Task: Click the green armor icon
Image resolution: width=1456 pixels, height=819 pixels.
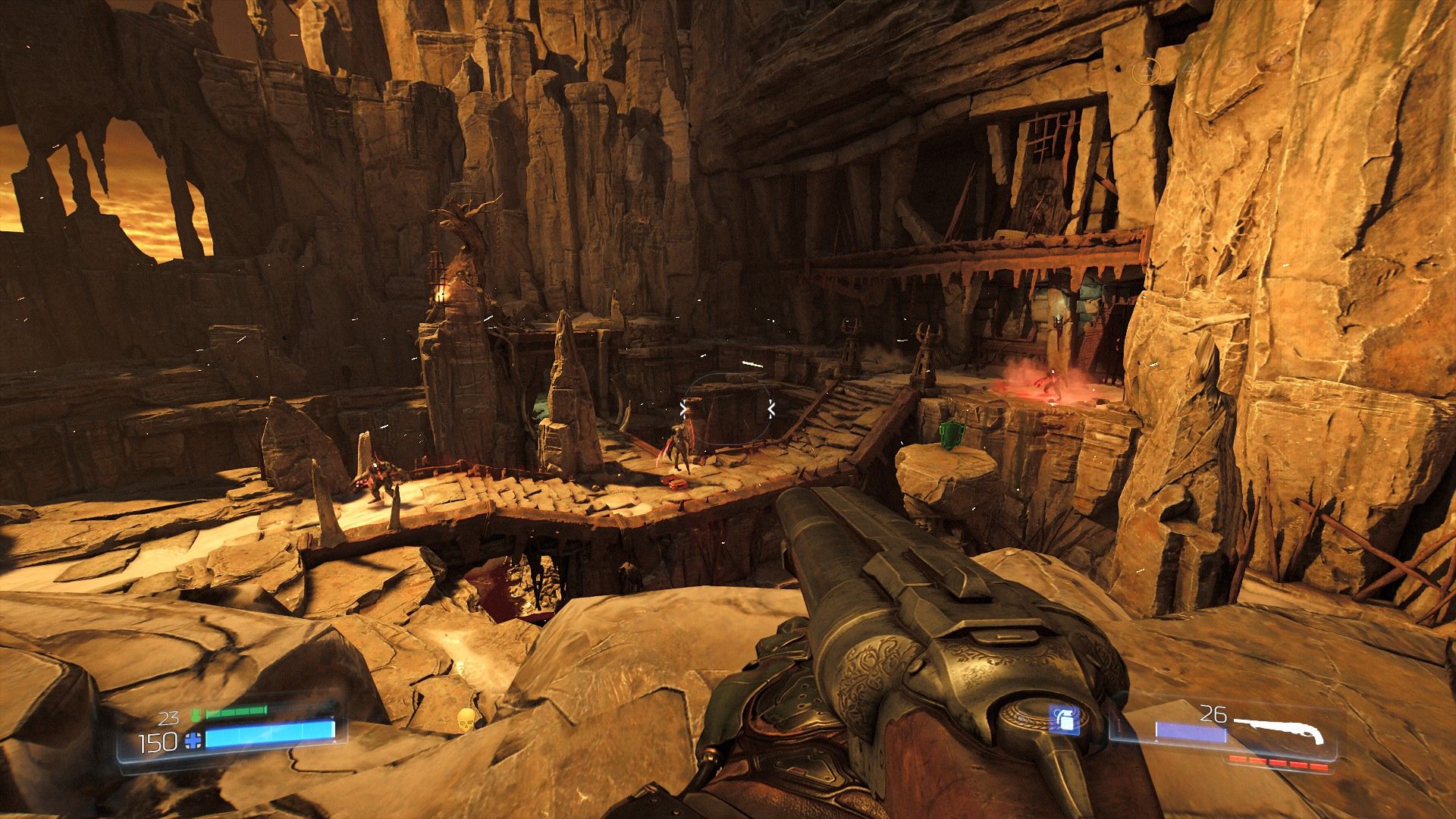Action: click(196, 714)
